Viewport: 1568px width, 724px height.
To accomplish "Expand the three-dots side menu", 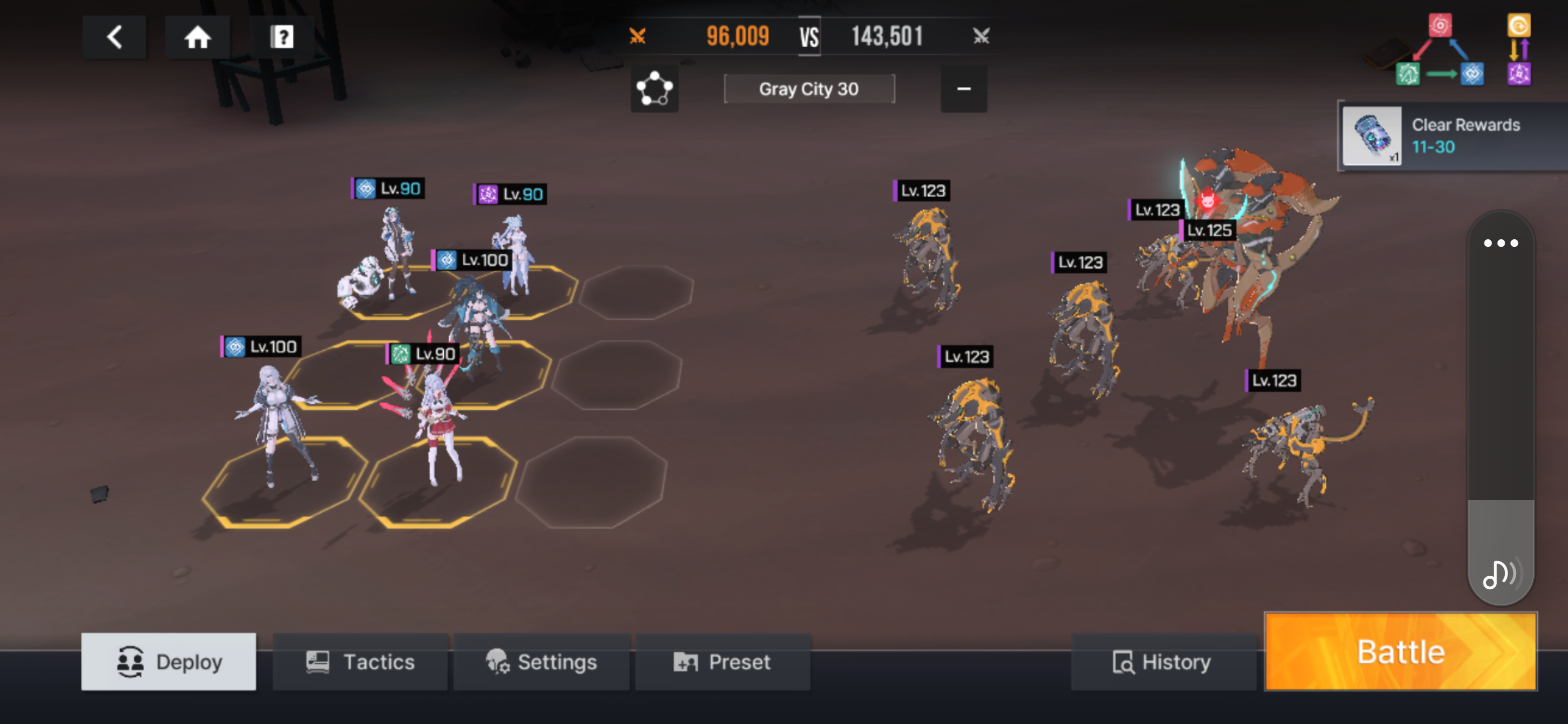I will pos(1501,243).
